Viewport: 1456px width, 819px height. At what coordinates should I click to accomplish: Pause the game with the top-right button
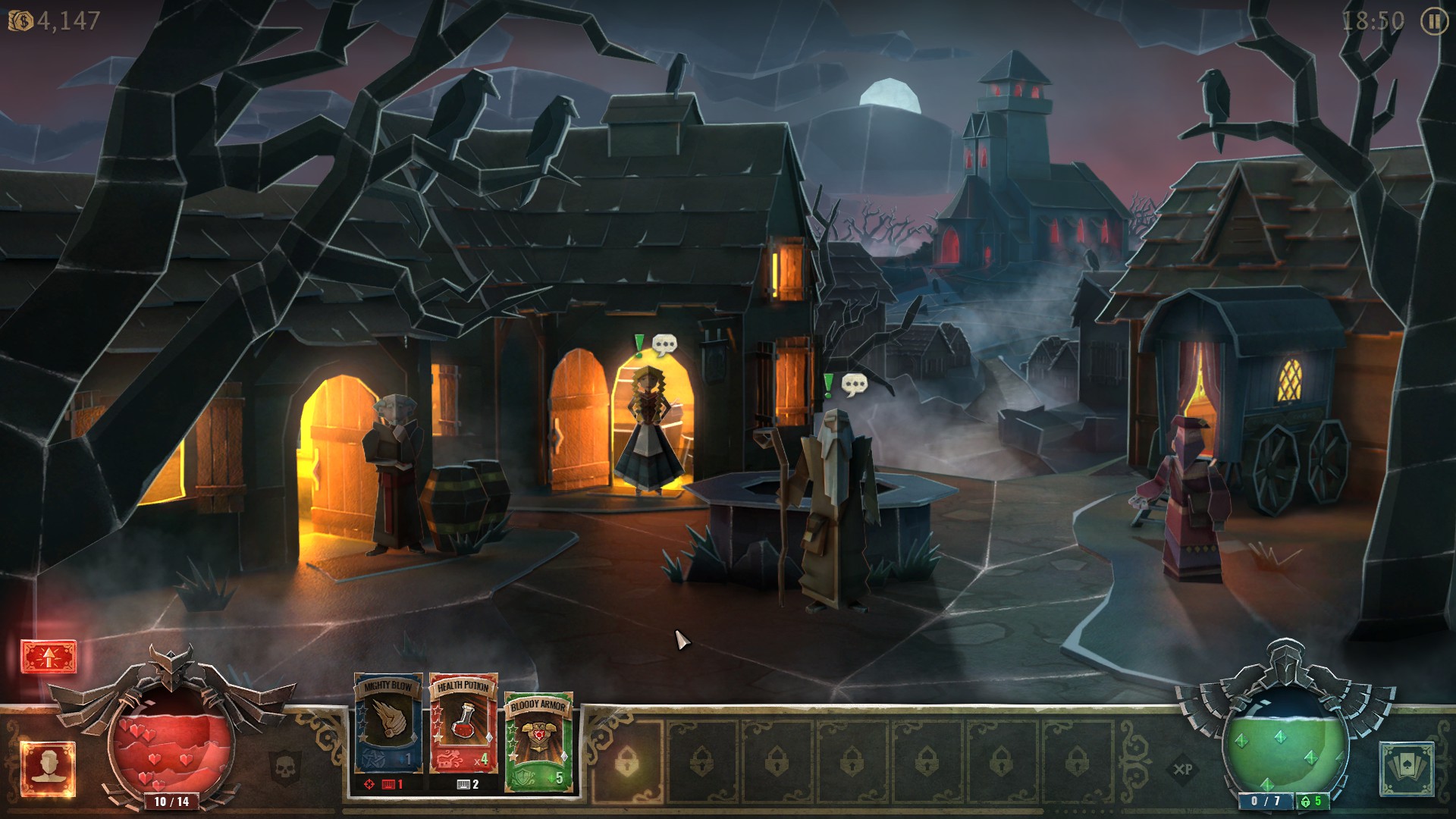click(1433, 21)
